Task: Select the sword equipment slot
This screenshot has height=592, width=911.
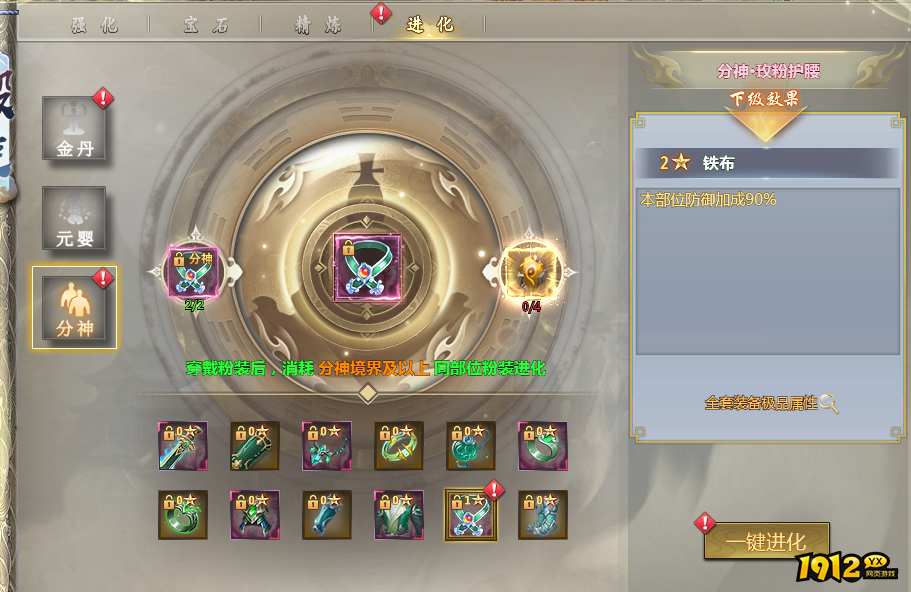Action: pos(183,446)
